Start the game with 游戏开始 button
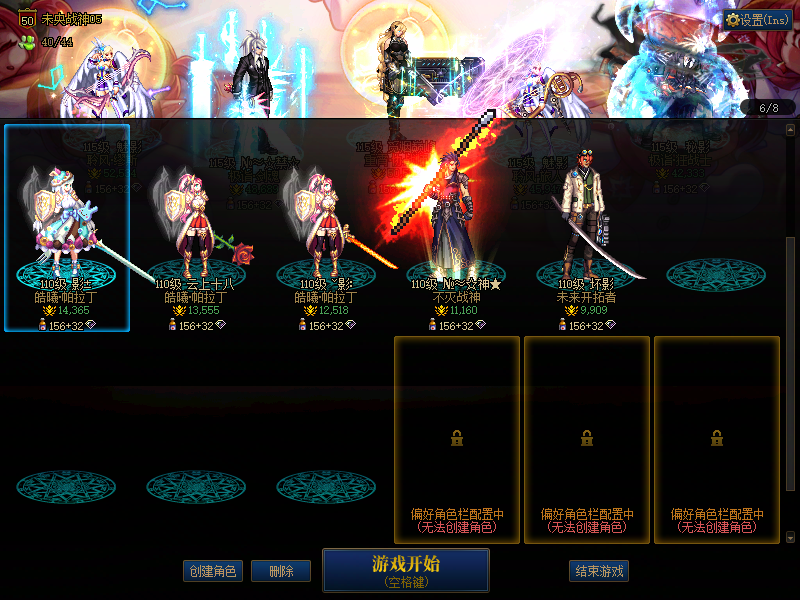 tap(405, 569)
